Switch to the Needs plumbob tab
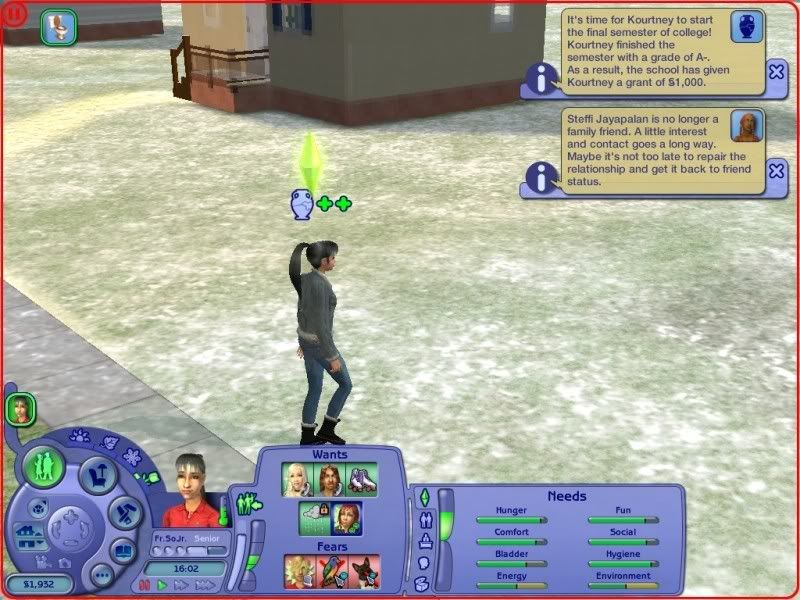The width and height of the screenshot is (800, 600). point(424,496)
